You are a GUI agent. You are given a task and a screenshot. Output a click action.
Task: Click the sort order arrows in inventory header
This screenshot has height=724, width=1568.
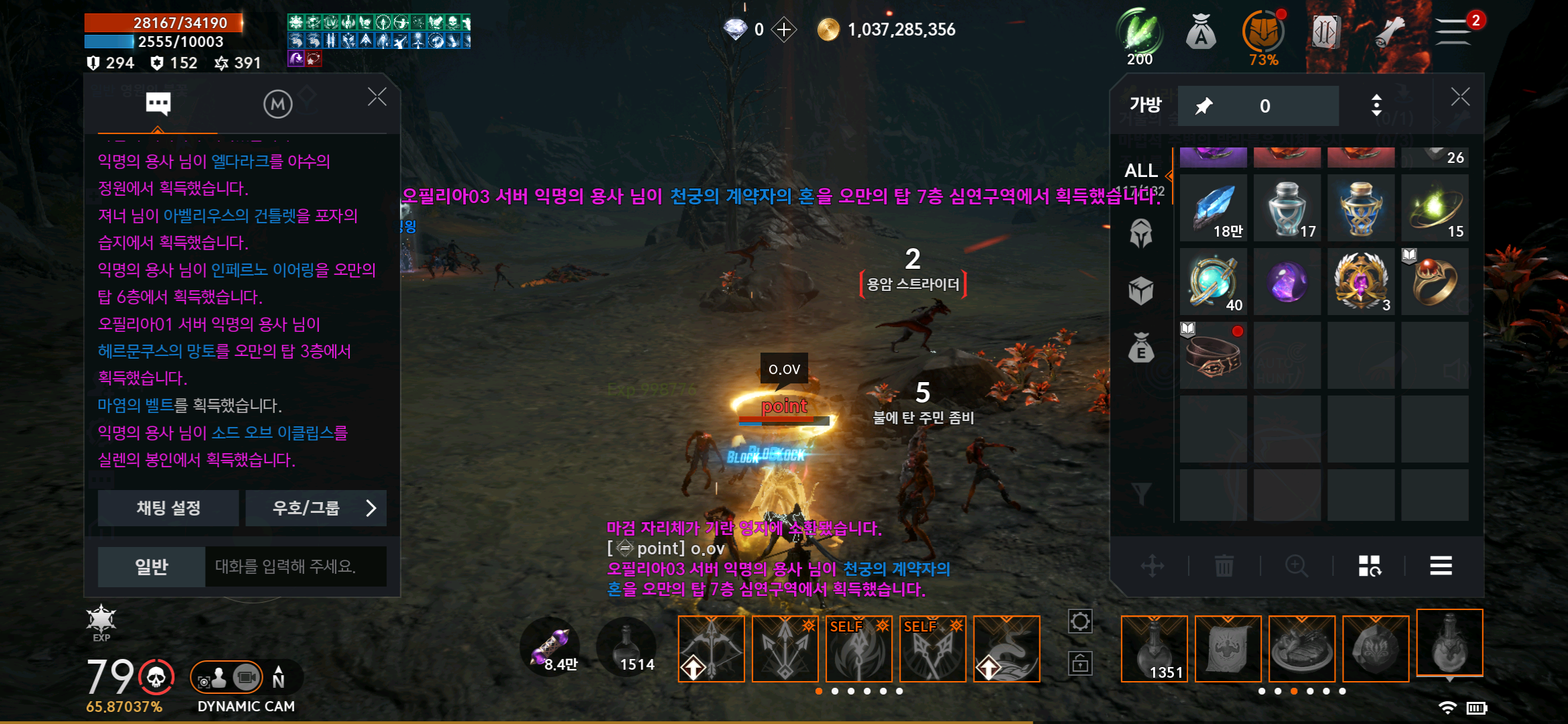1377,105
